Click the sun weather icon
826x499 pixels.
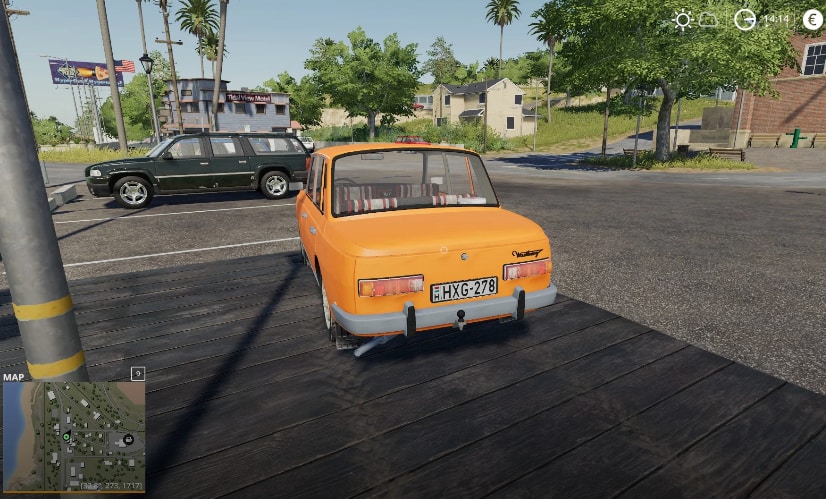pos(683,19)
